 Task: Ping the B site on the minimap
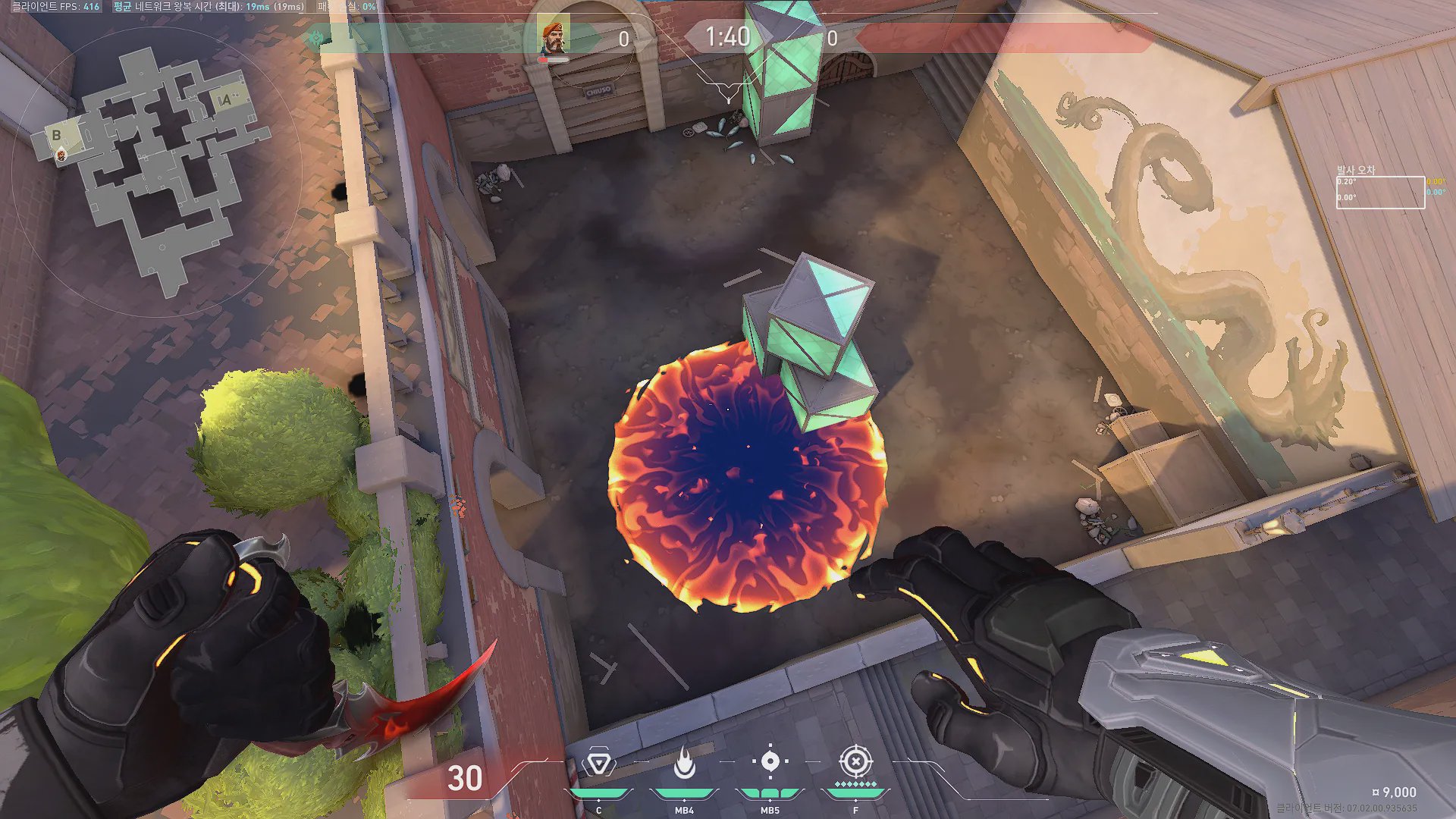[56, 135]
